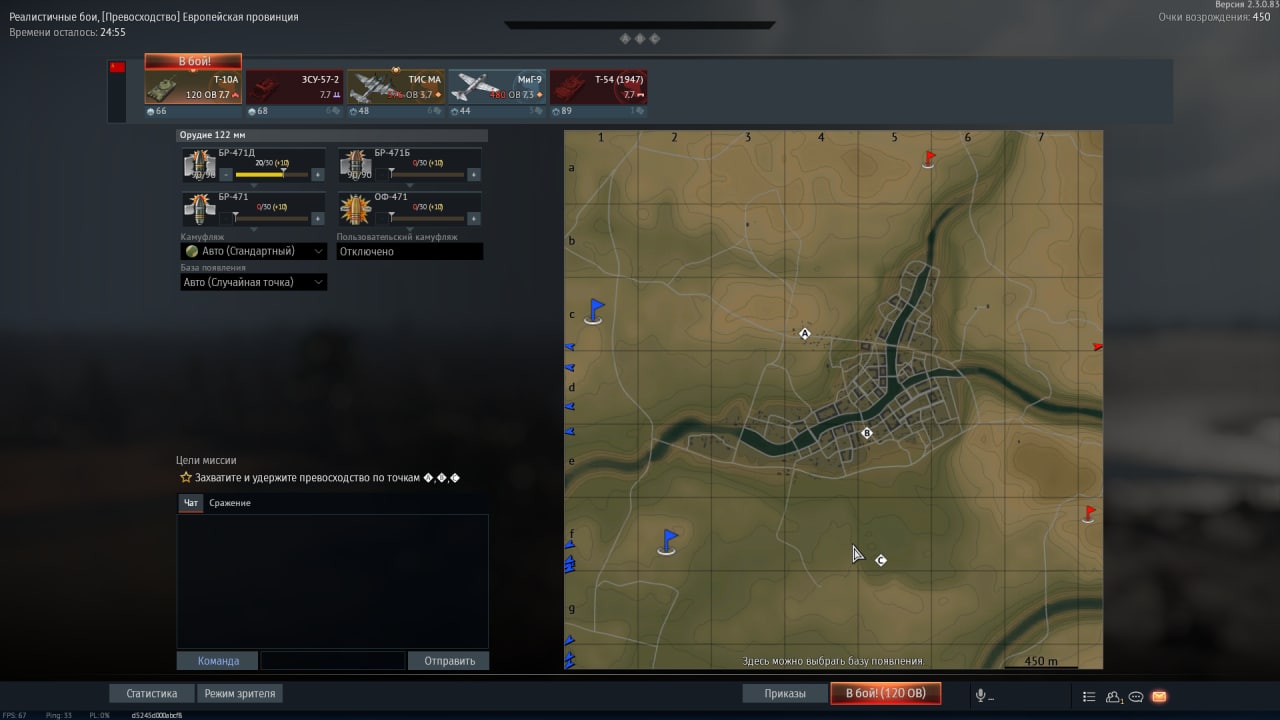Focus the chat message input field

(332, 661)
